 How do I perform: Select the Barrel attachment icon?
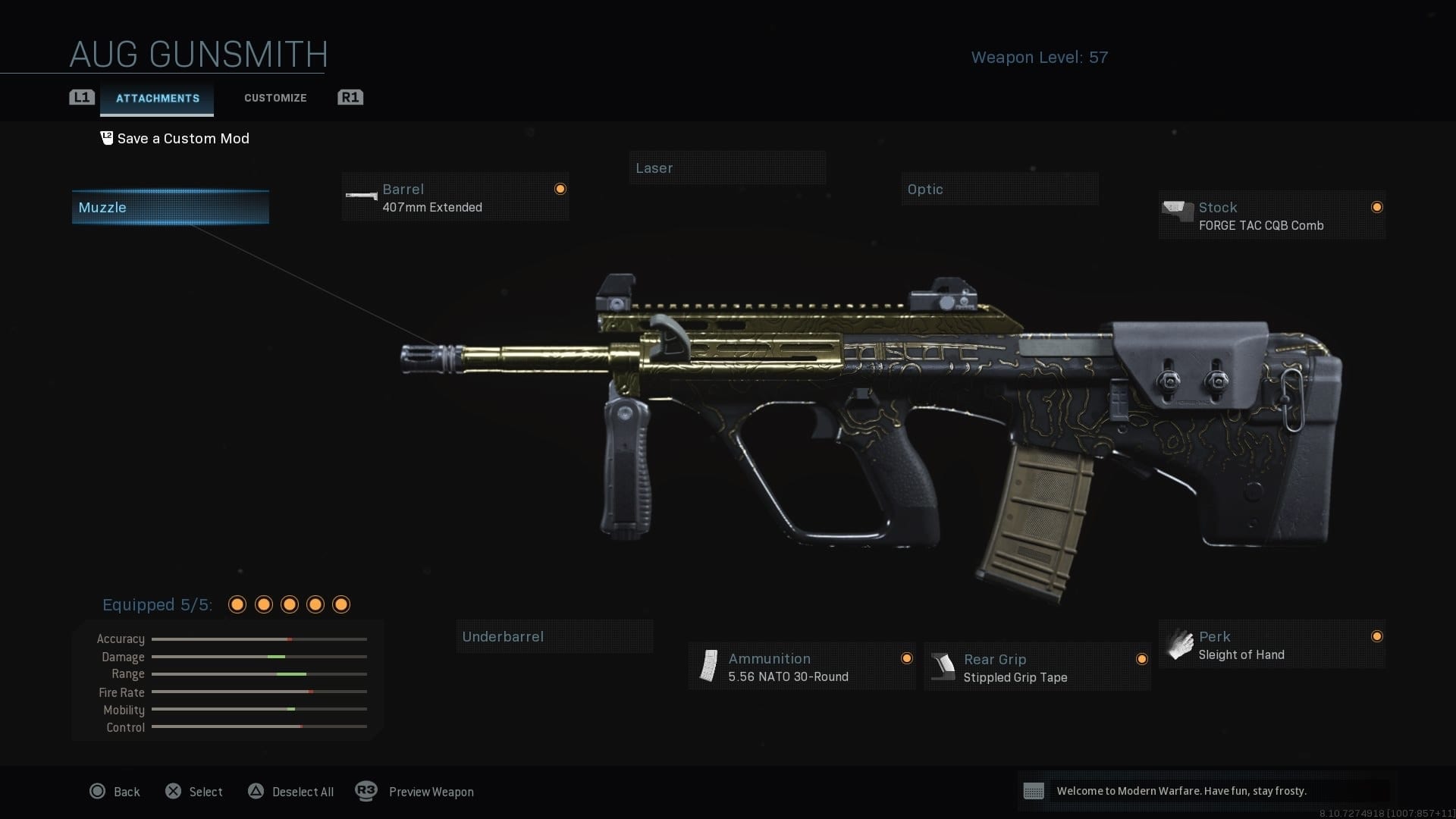(x=362, y=196)
